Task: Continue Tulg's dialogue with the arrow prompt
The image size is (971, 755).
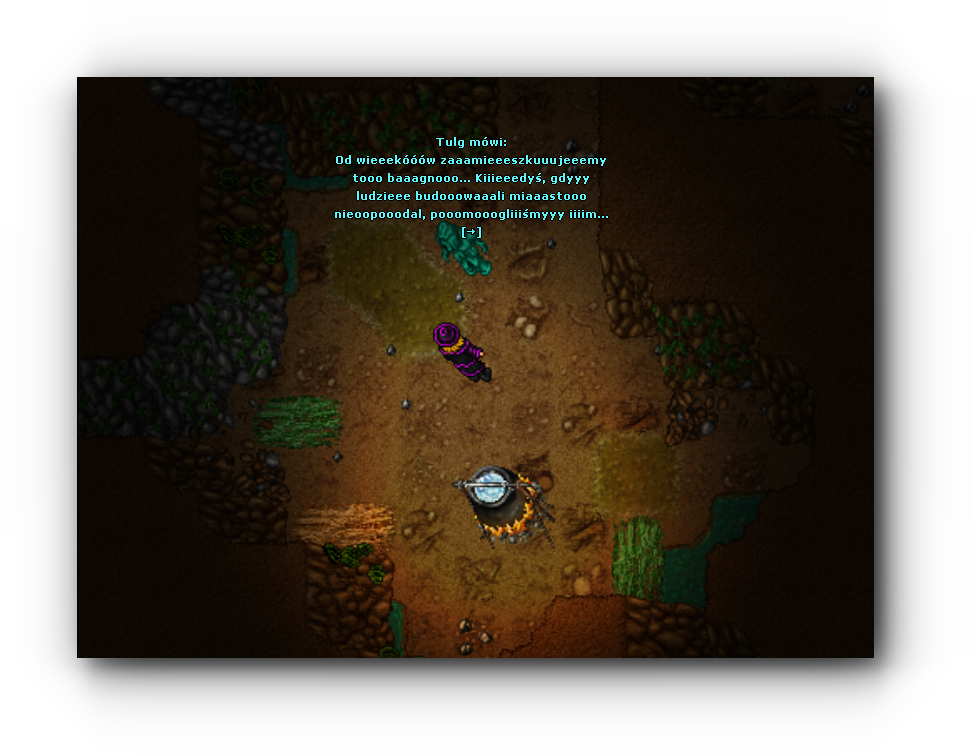Action: (x=471, y=232)
